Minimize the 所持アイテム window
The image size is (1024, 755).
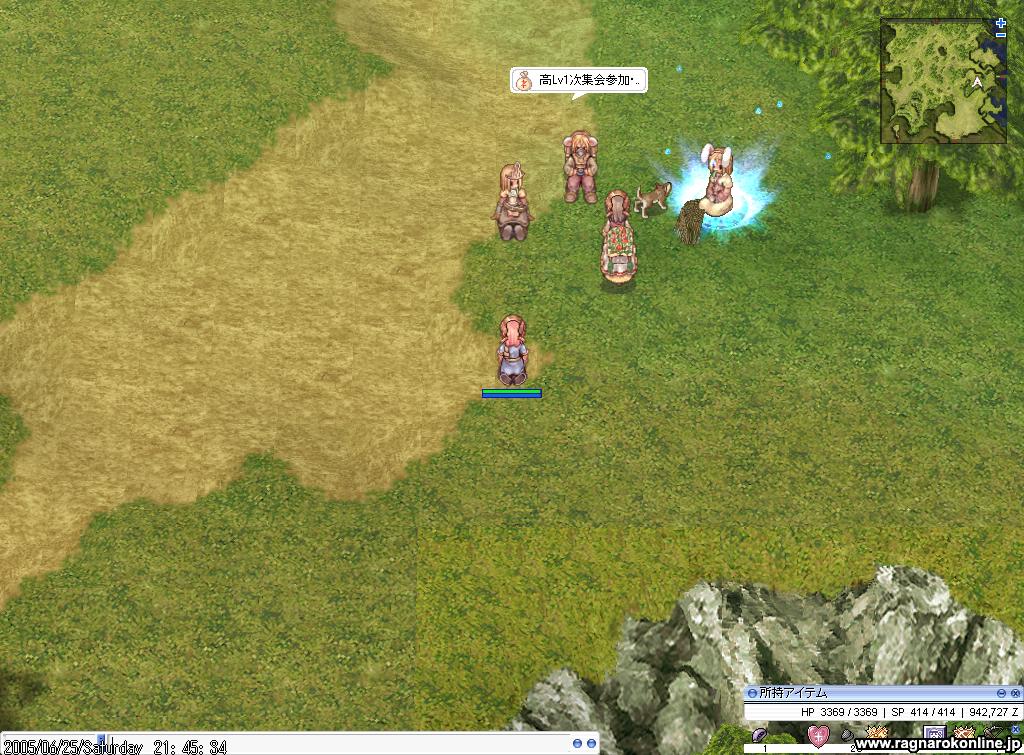coord(1001,693)
